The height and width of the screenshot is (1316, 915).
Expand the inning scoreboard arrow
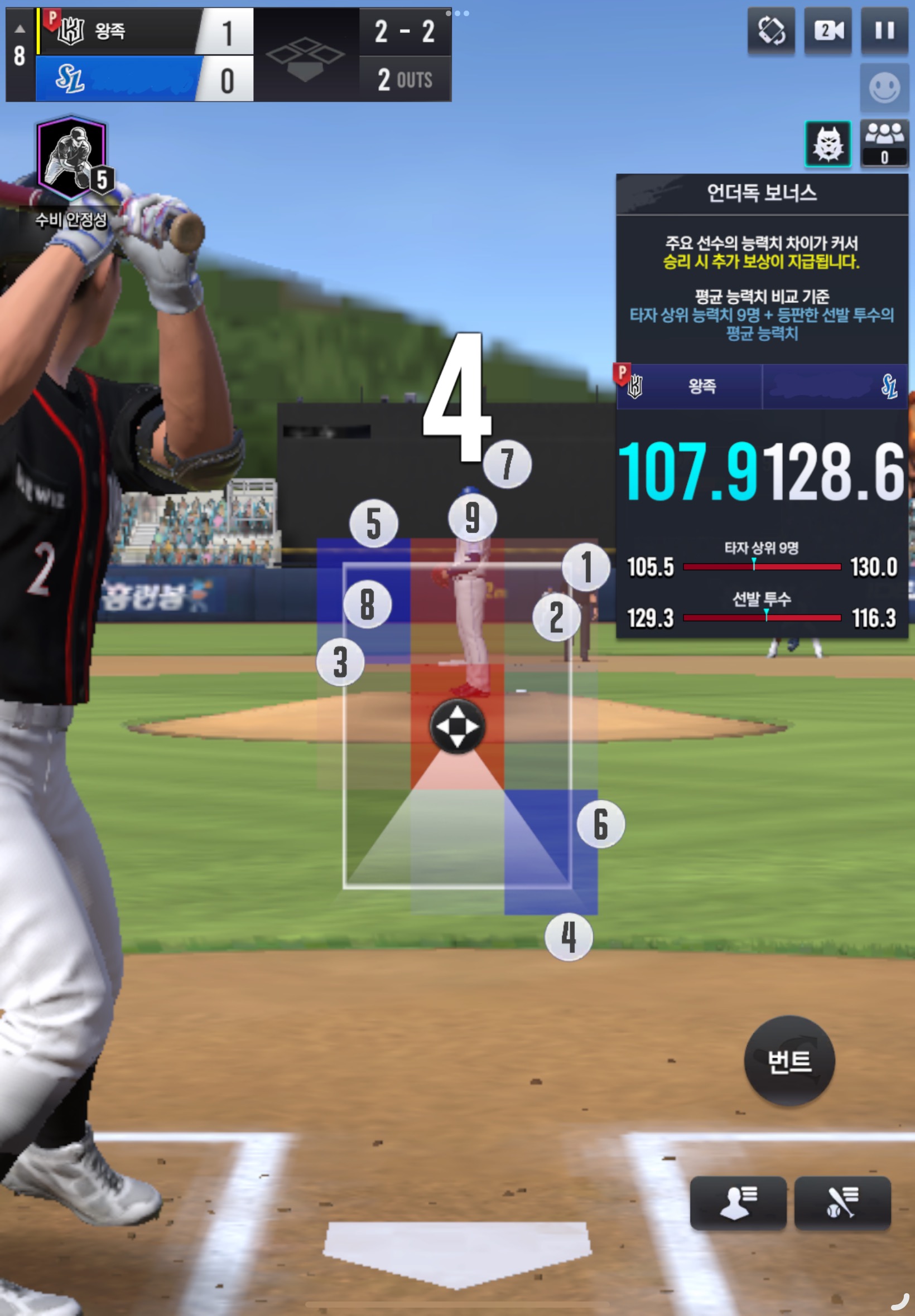pyautogui.click(x=20, y=29)
